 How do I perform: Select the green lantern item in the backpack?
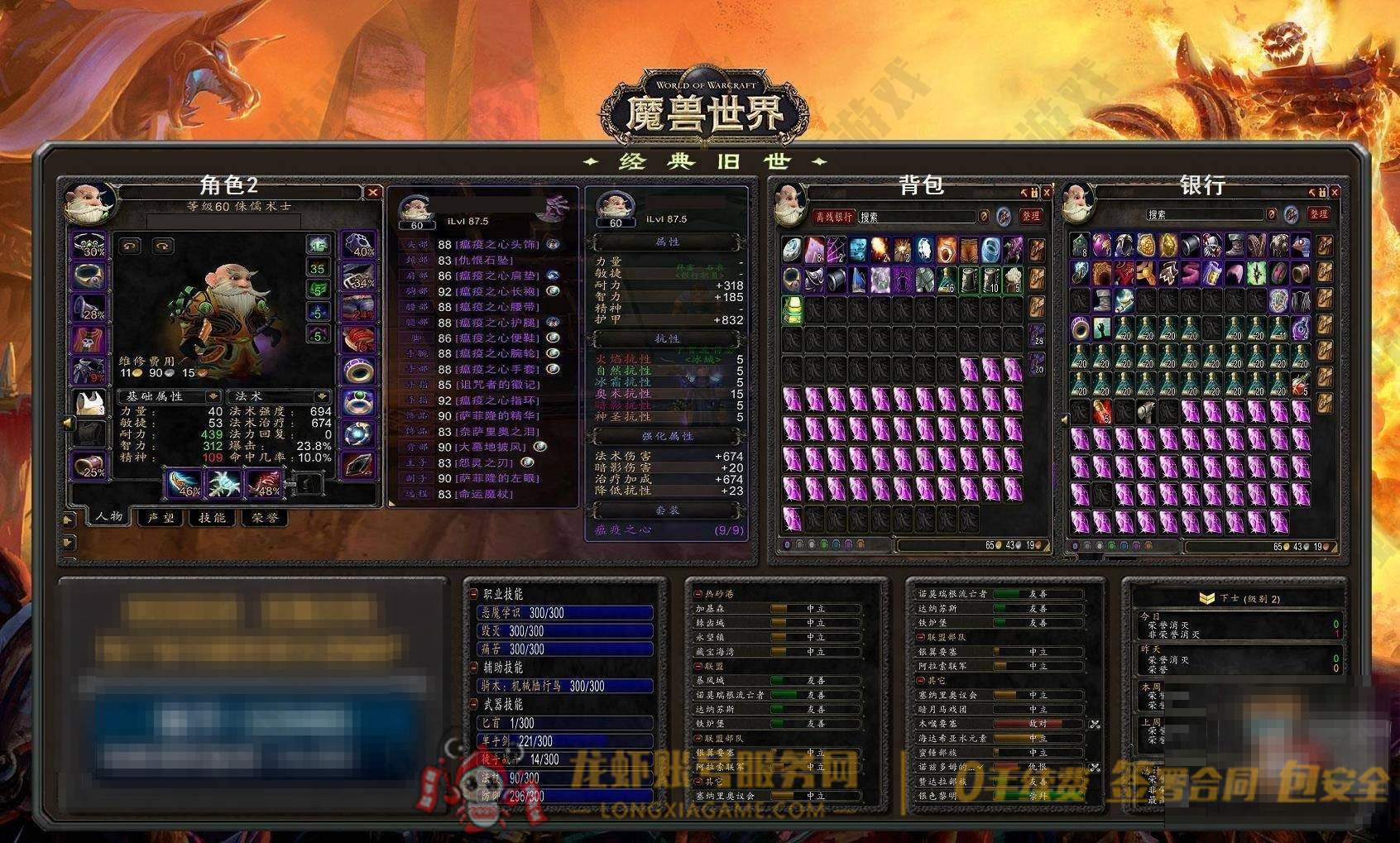790,310
